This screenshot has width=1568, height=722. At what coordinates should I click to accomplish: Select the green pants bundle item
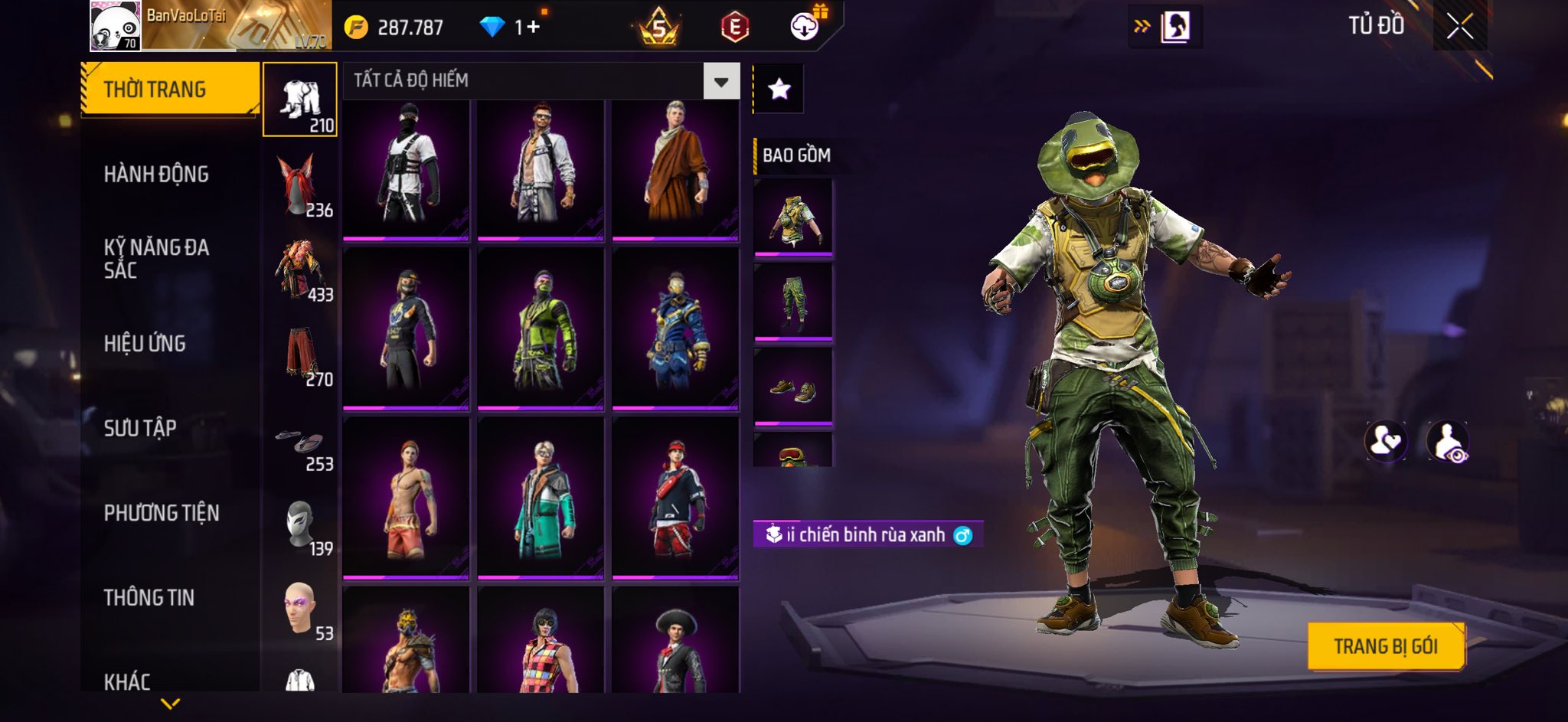tap(793, 301)
